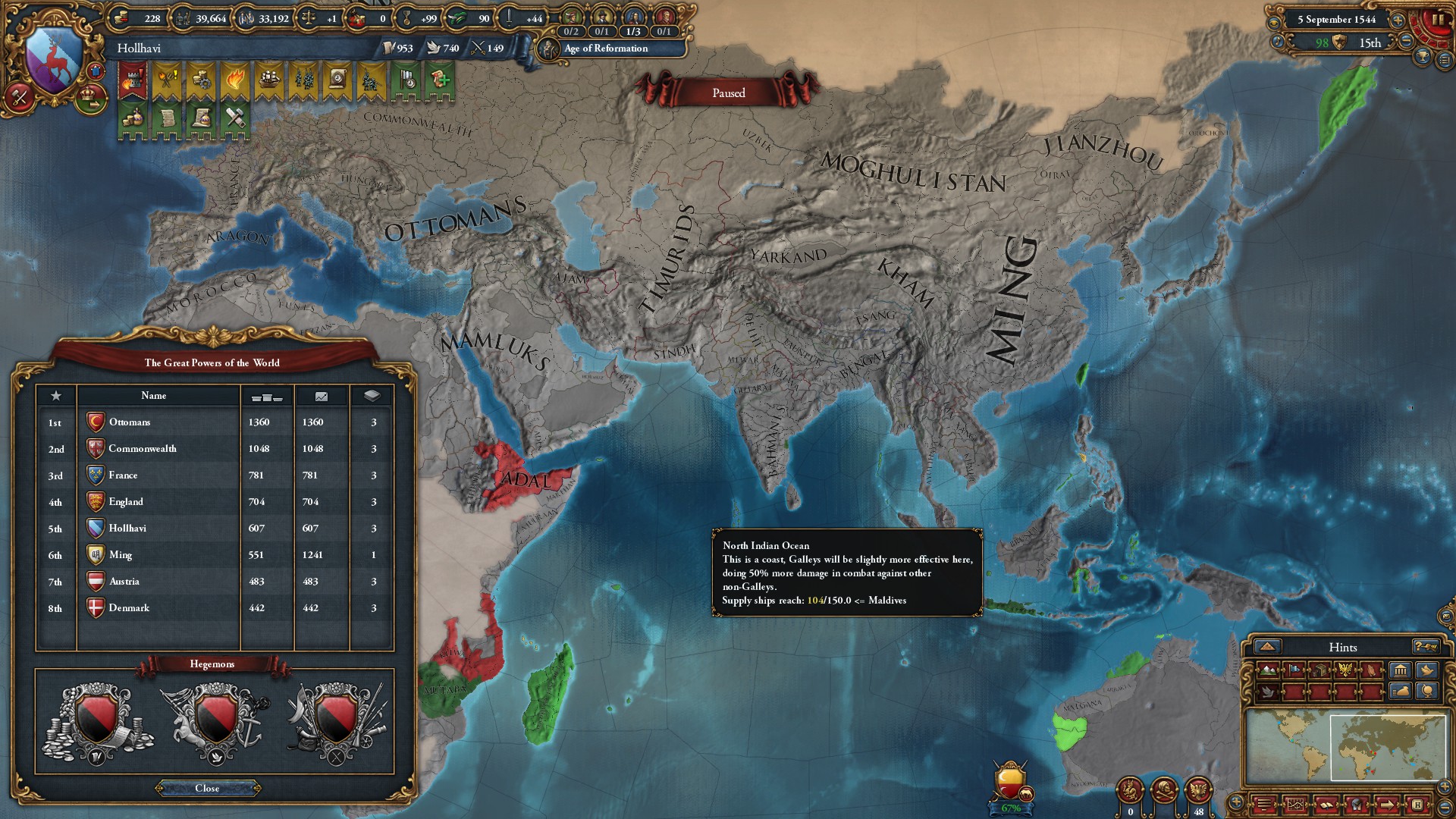Image resolution: width=1456 pixels, height=819 pixels.
Task: Toggle the political map mode button
Action: coord(1294,670)
